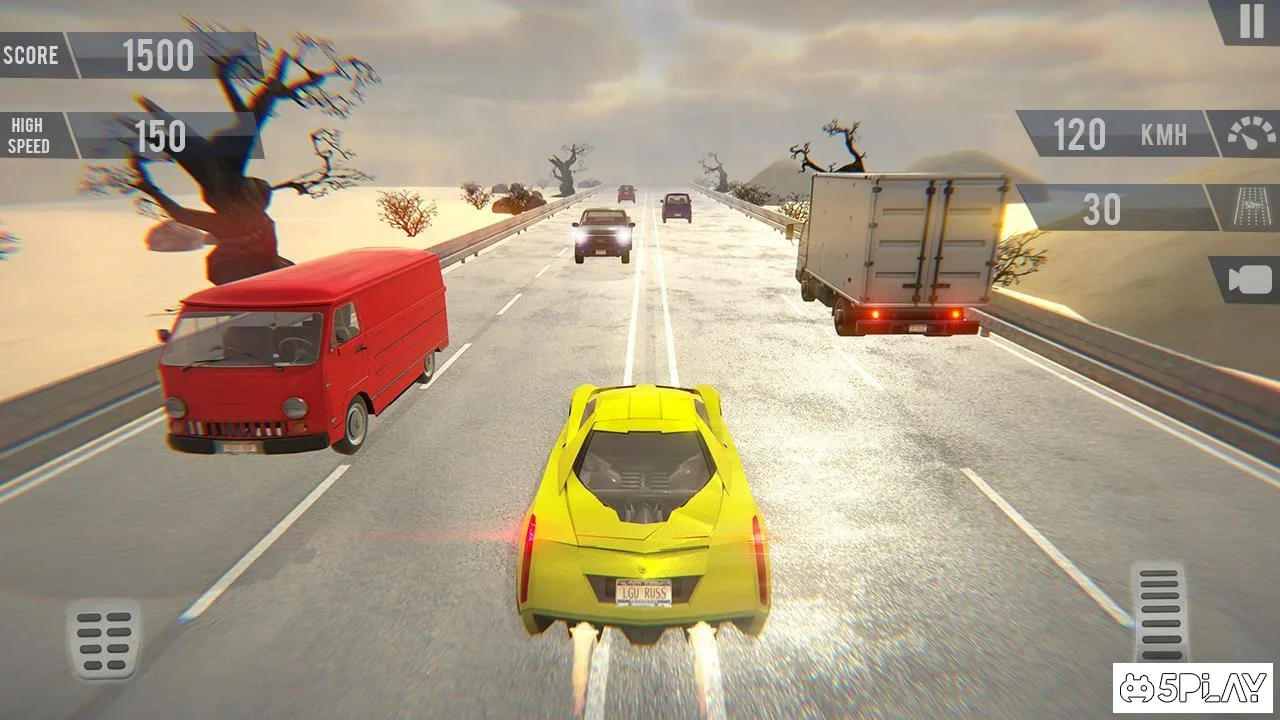Image resolution: width=1280 pixels, height=720 pixels.
Task: Click the 5Play watermark logo
Action: tap(1192, 688)
